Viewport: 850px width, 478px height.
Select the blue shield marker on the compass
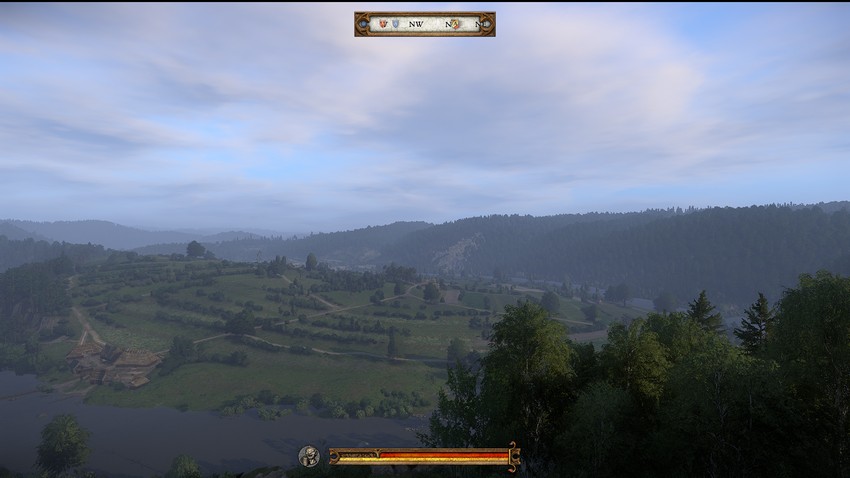[x=396, y=23]
